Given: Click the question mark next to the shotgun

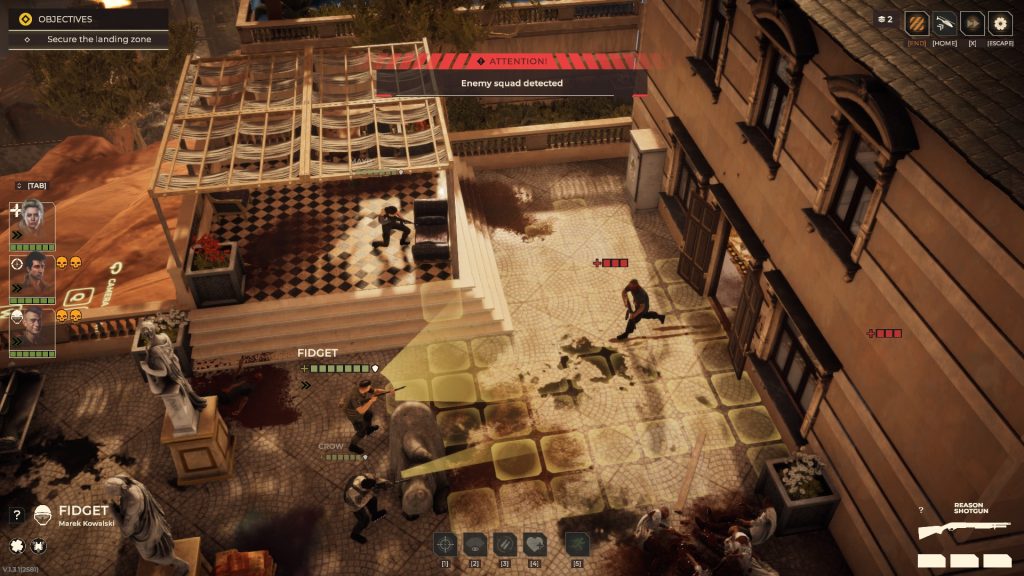Looking at the screenshot, I should pos(922,511).
